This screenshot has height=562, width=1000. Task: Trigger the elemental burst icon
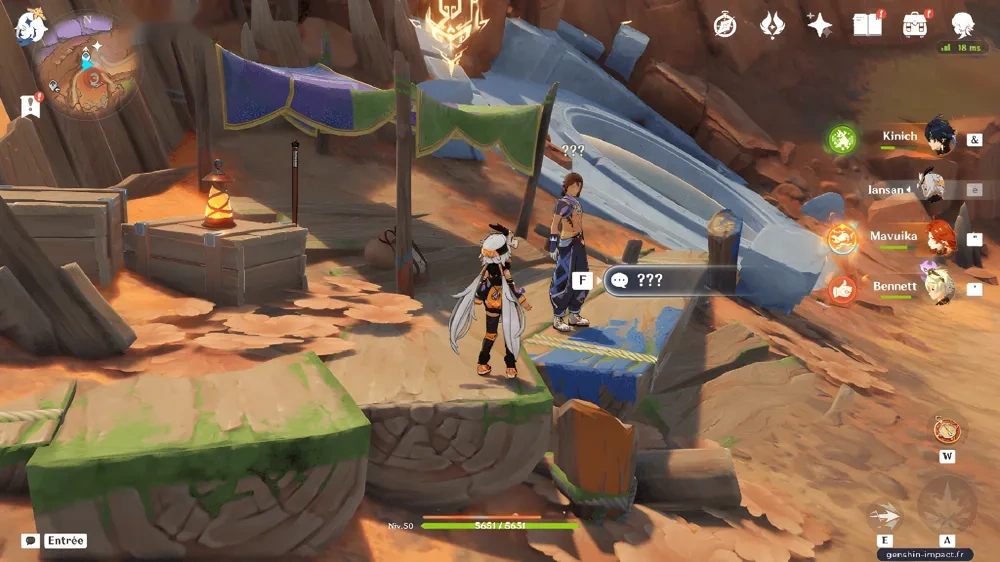945,503
